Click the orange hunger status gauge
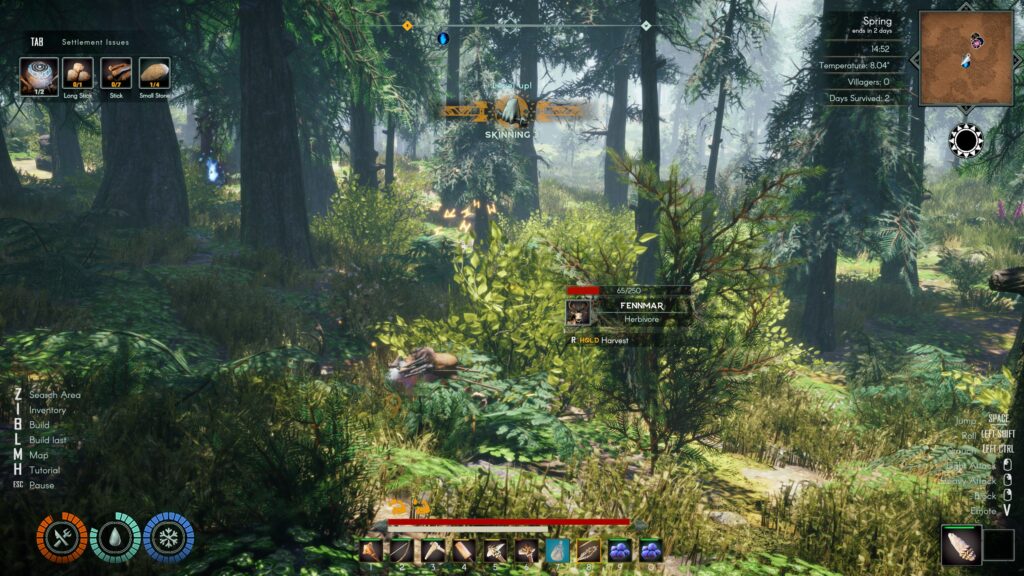 coord(61,537)
